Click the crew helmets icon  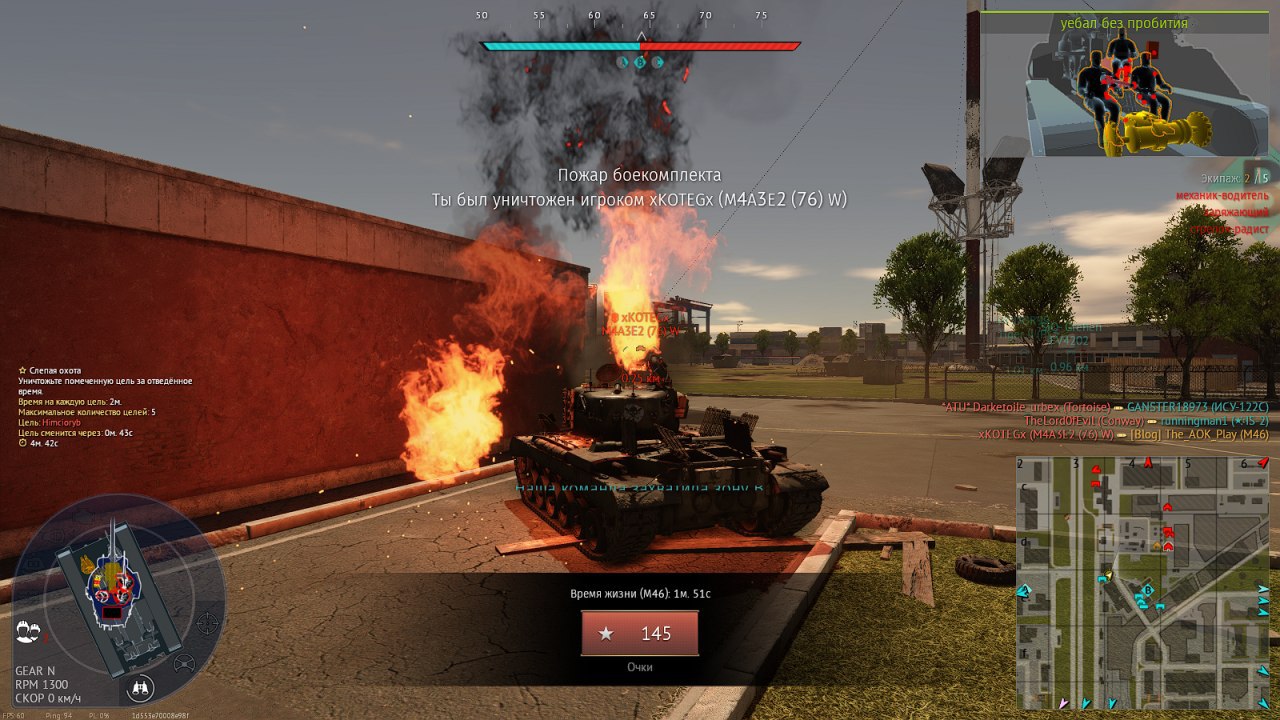[x=29, y=631]
